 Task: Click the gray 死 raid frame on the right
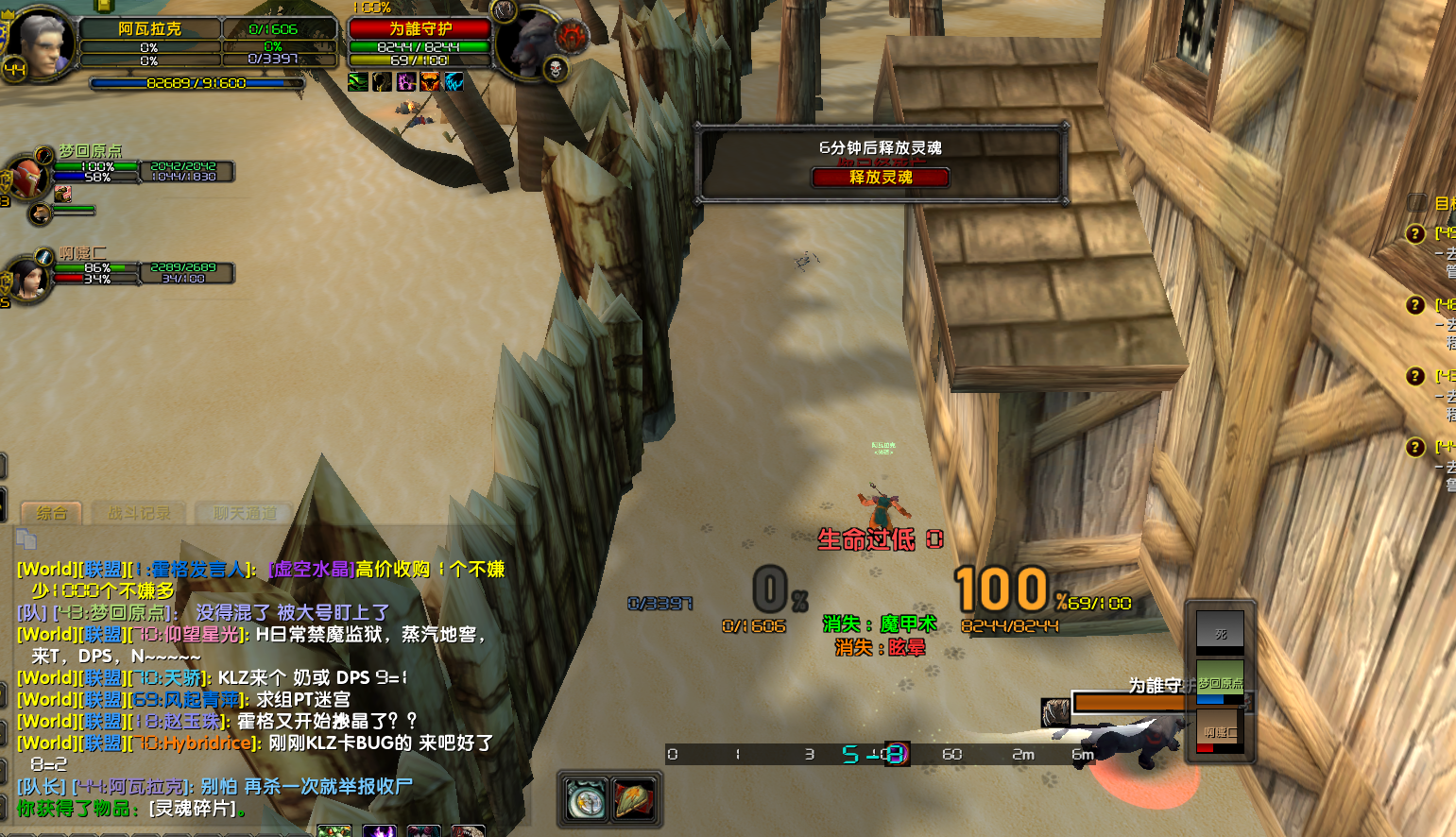(x=1221, y=631)
